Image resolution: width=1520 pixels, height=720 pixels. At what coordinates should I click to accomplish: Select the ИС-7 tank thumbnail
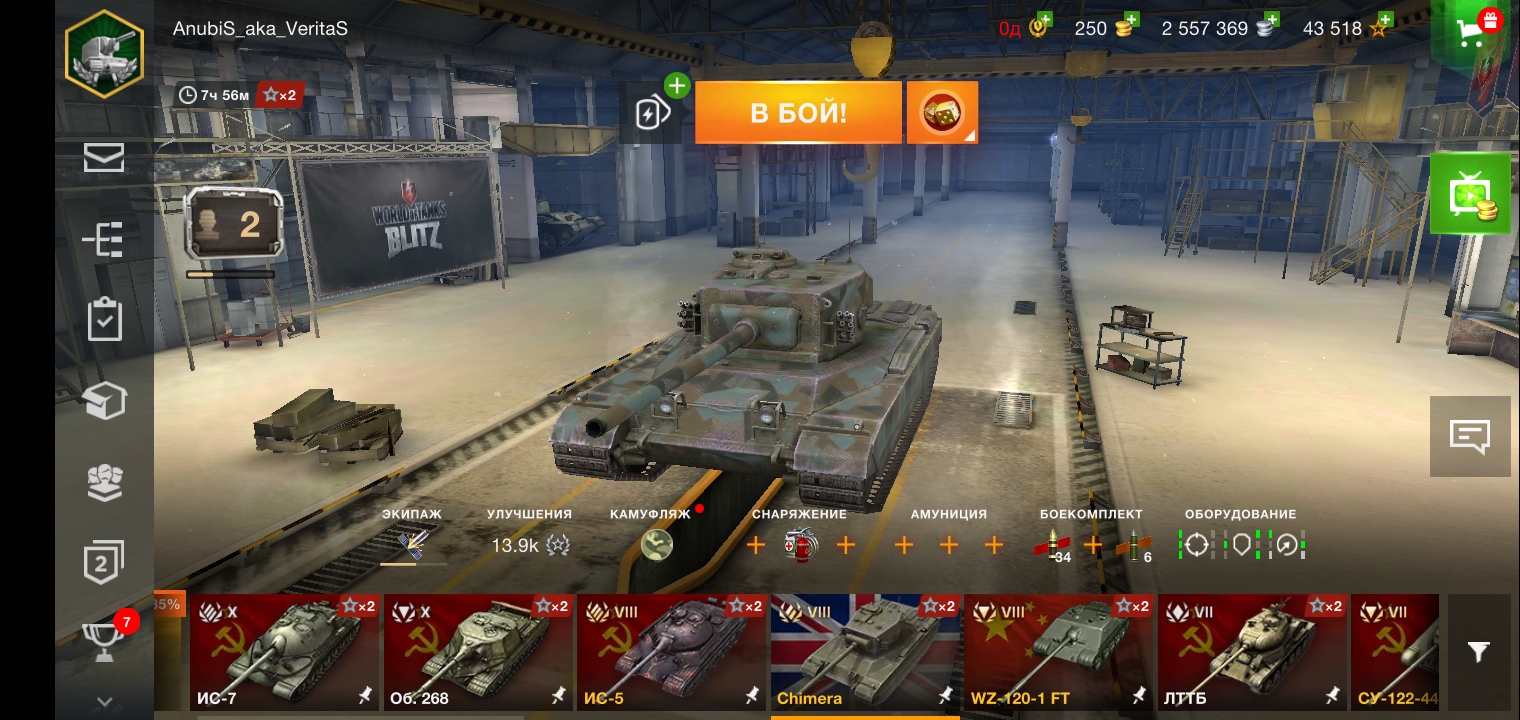(284, 652)
